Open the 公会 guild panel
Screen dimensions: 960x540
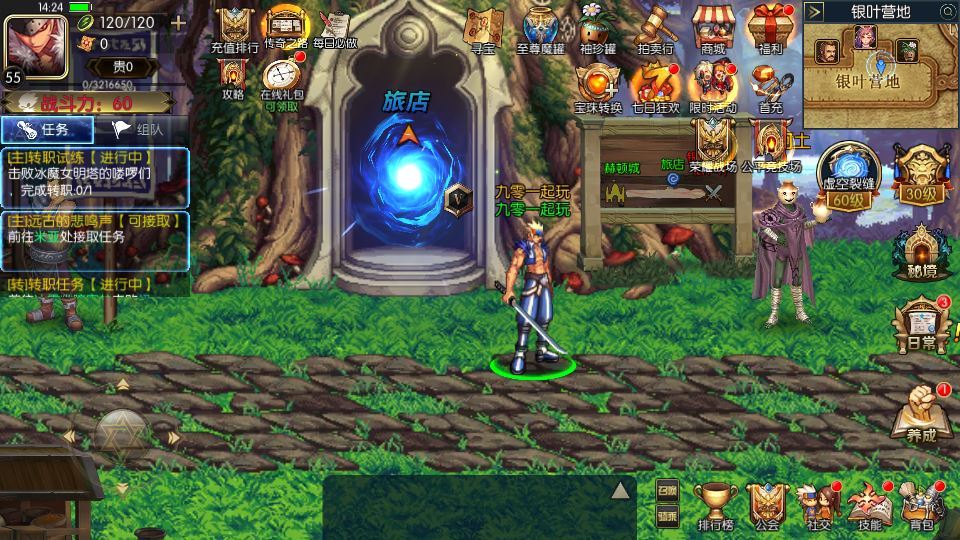coord(768,504)
